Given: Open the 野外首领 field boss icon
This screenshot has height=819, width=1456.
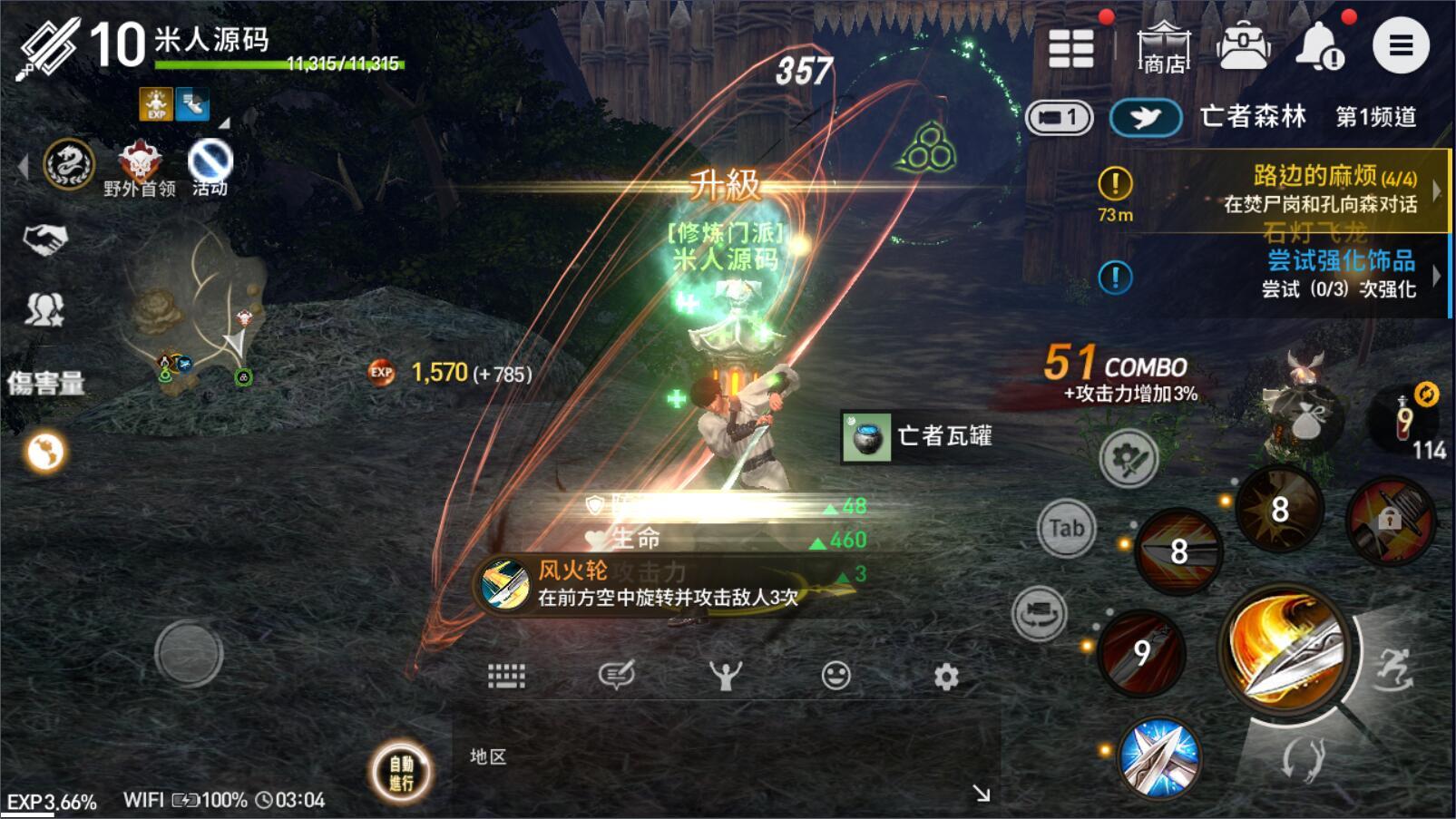Looking at the screenshot, I should coord(140,167).
